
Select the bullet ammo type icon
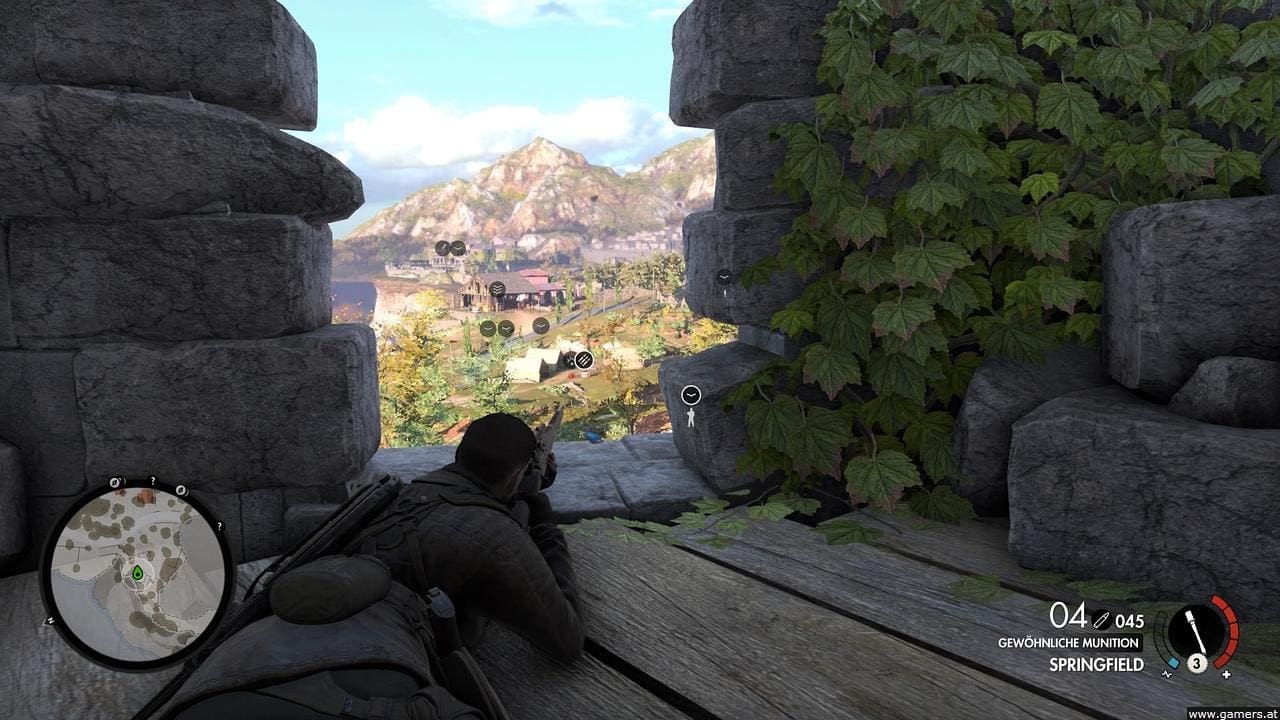point(1101,620)
